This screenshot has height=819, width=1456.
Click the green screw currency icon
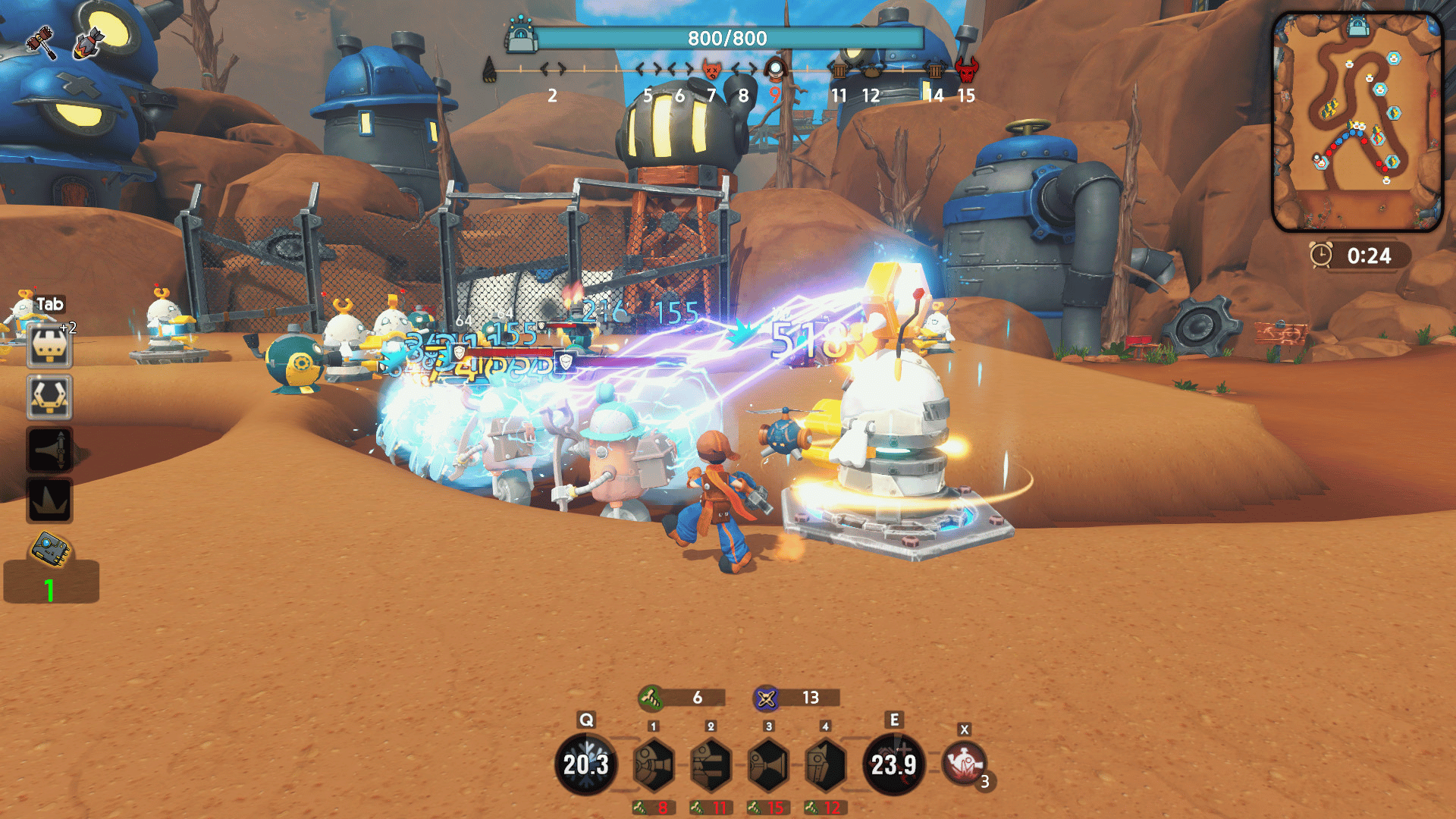tap(651, 697)
